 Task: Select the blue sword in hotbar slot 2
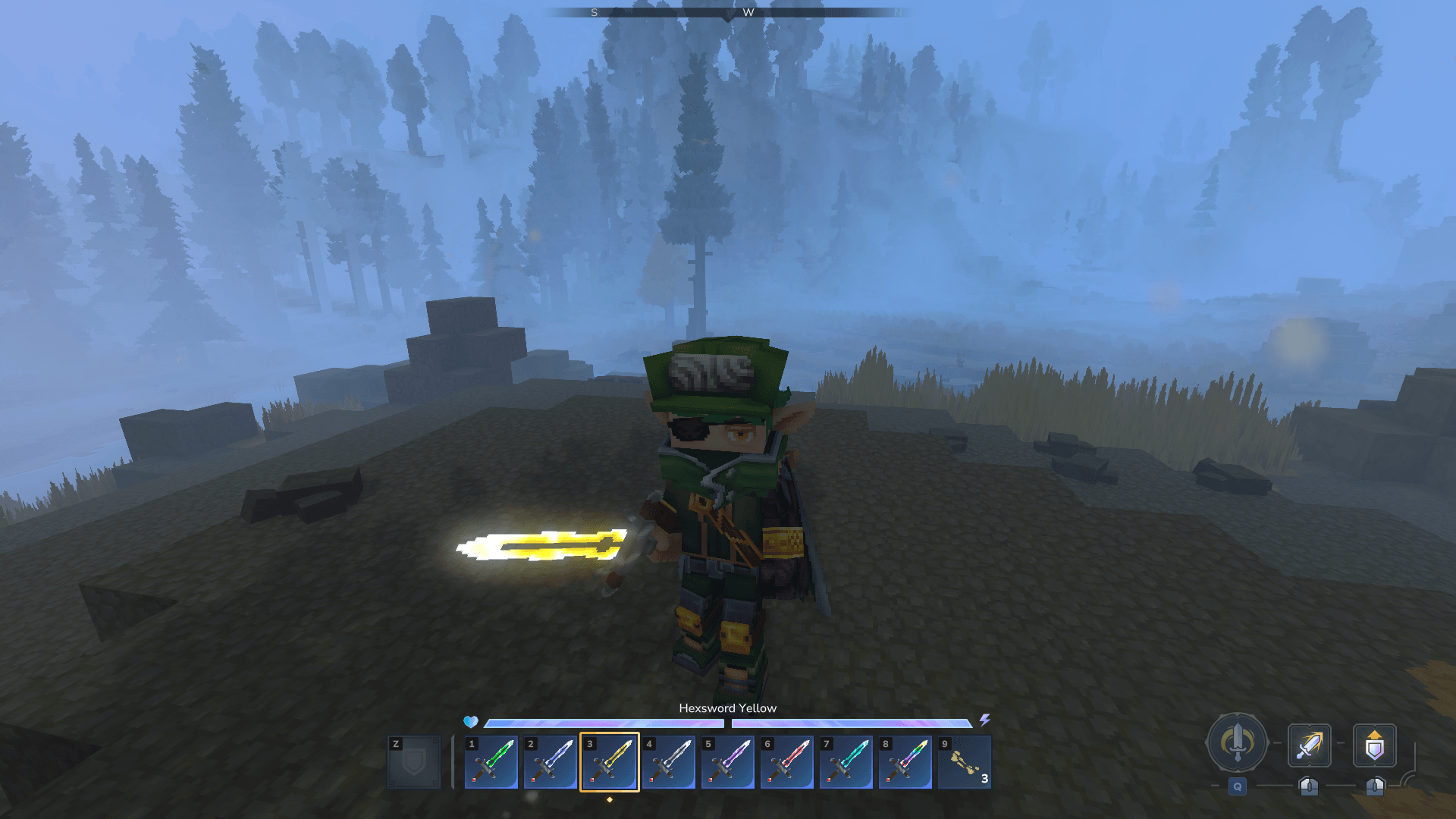tap(550, 762)
